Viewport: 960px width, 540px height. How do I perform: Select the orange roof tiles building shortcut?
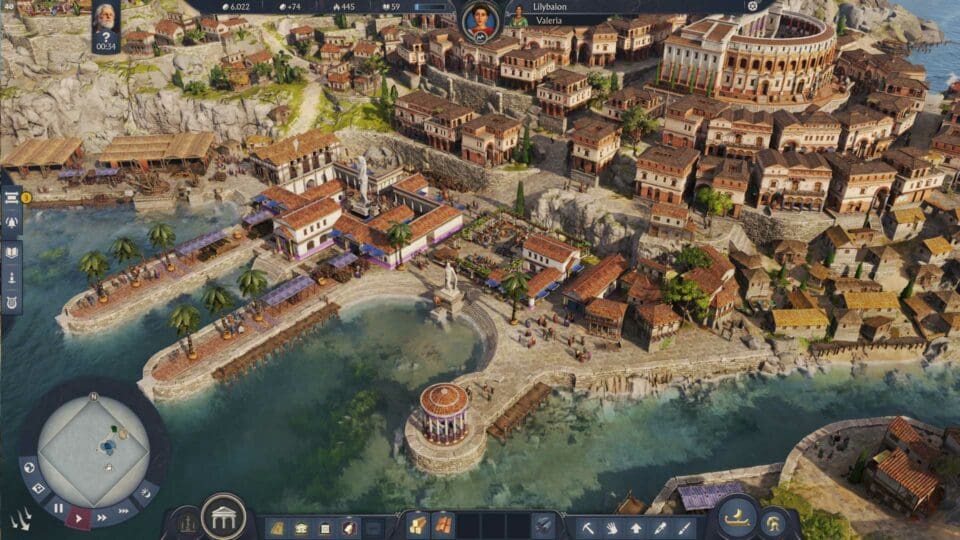(x=441, y=525)
